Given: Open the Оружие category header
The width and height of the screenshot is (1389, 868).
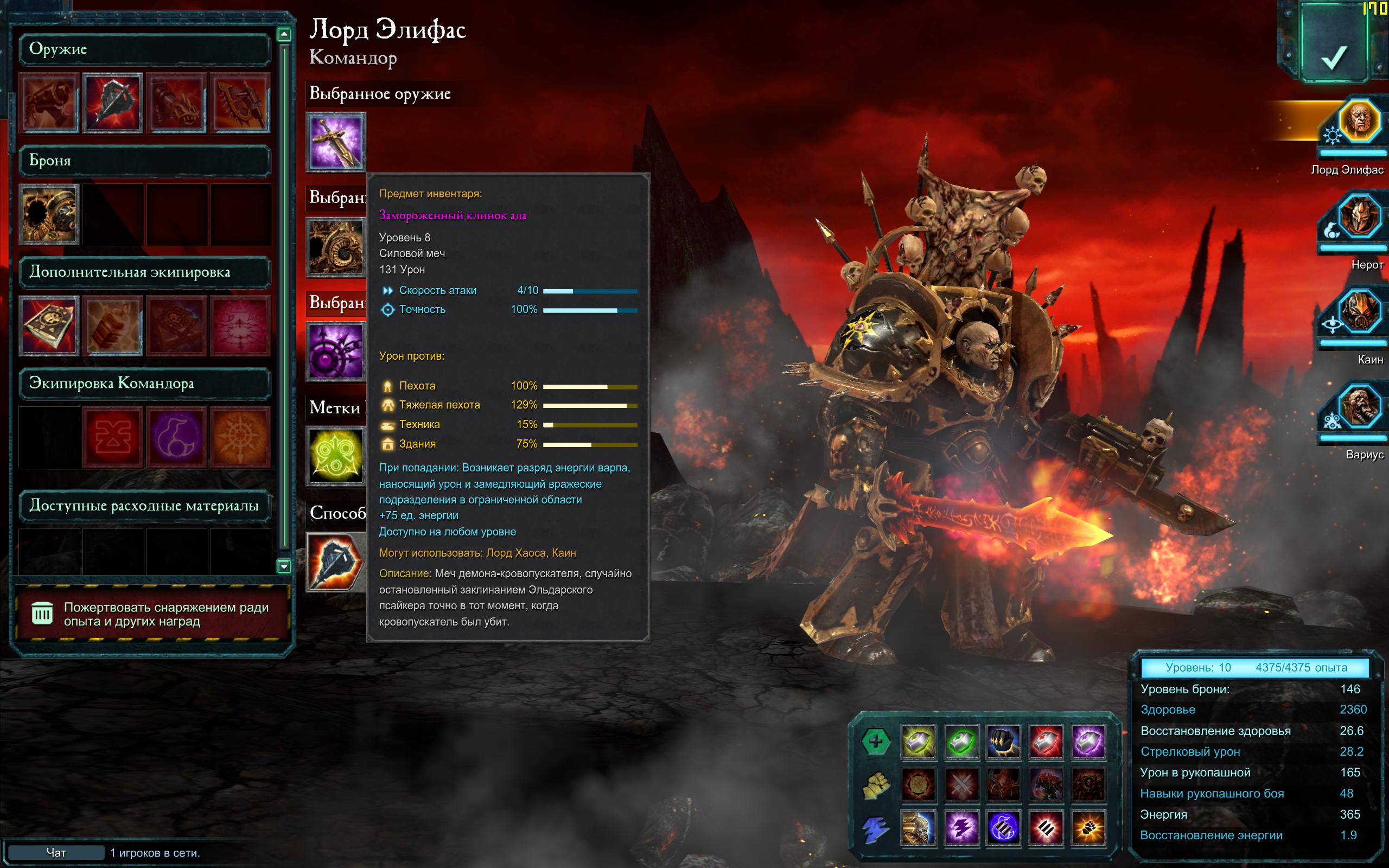Looking at the screenshot, I should click(x=143, y=49).
